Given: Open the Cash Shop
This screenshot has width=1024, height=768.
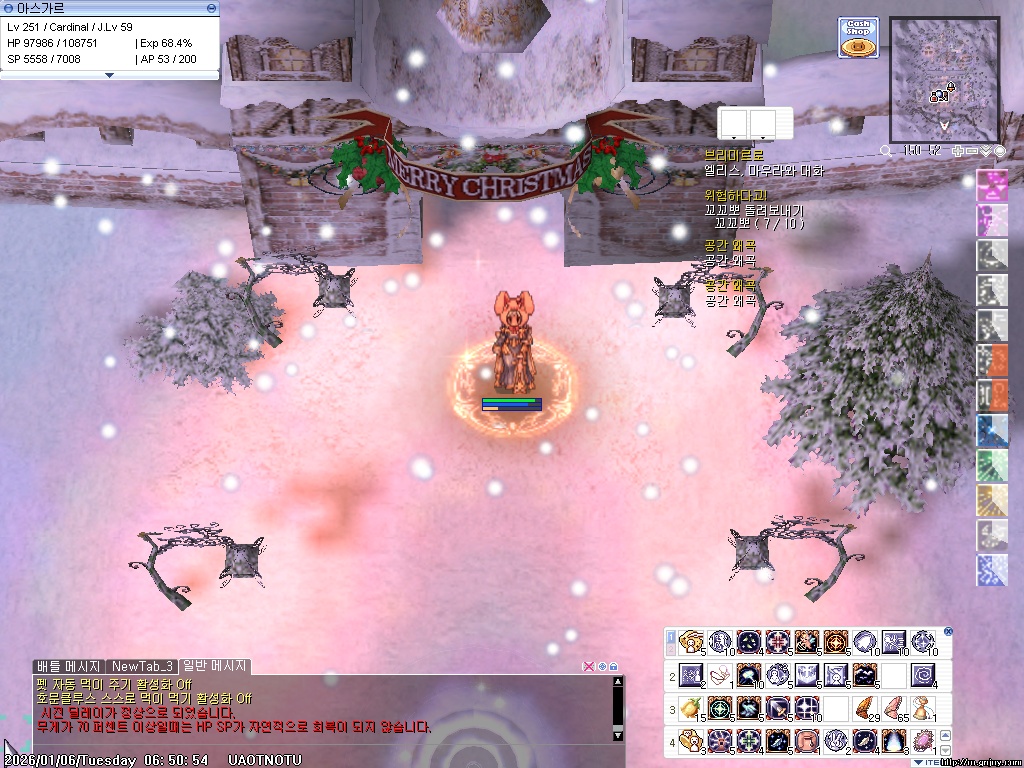Looking at the screenshot, I should [858, 36].
